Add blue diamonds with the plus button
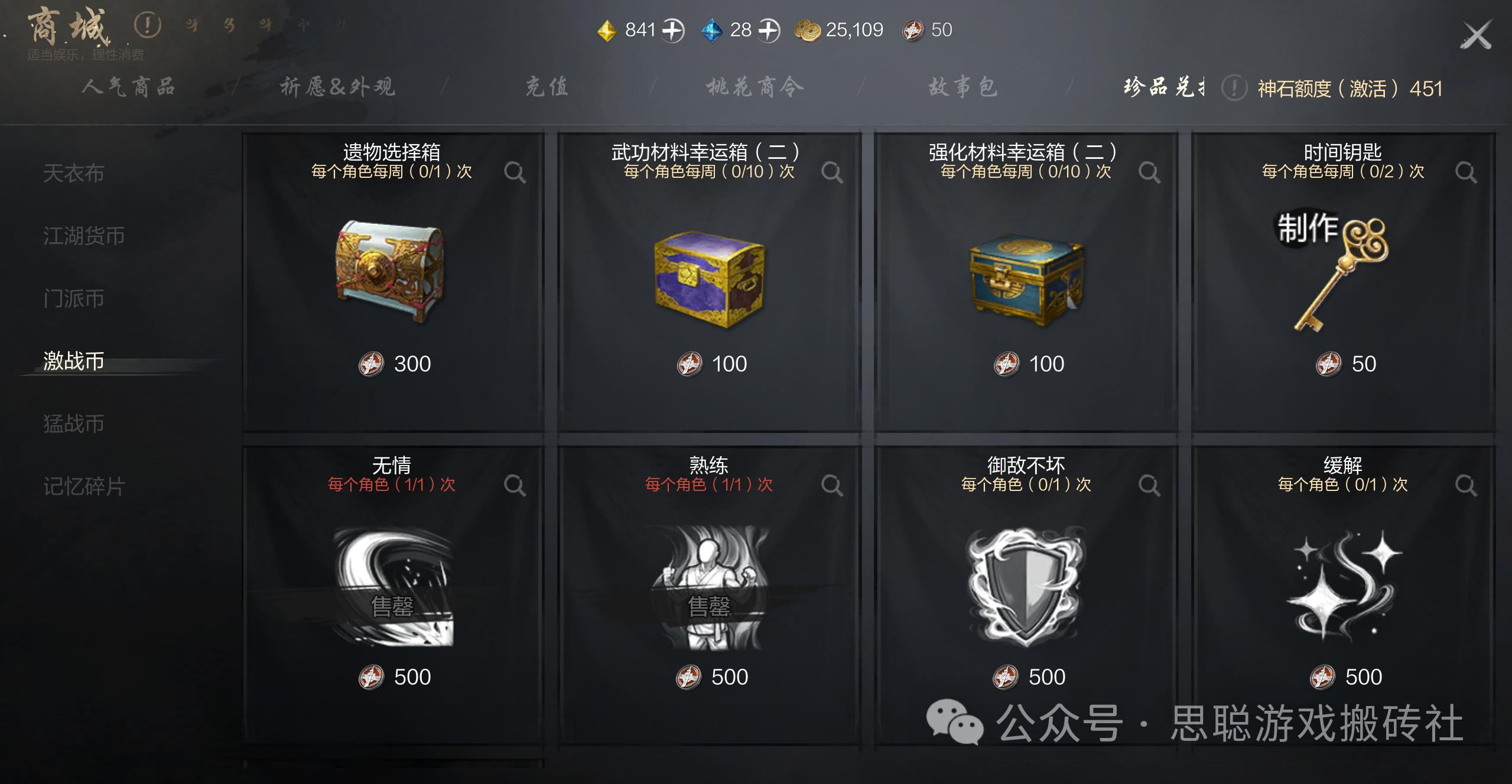The width and height of the screenshot is (1512, 784). pyautogui.click(x=769, y=30)
